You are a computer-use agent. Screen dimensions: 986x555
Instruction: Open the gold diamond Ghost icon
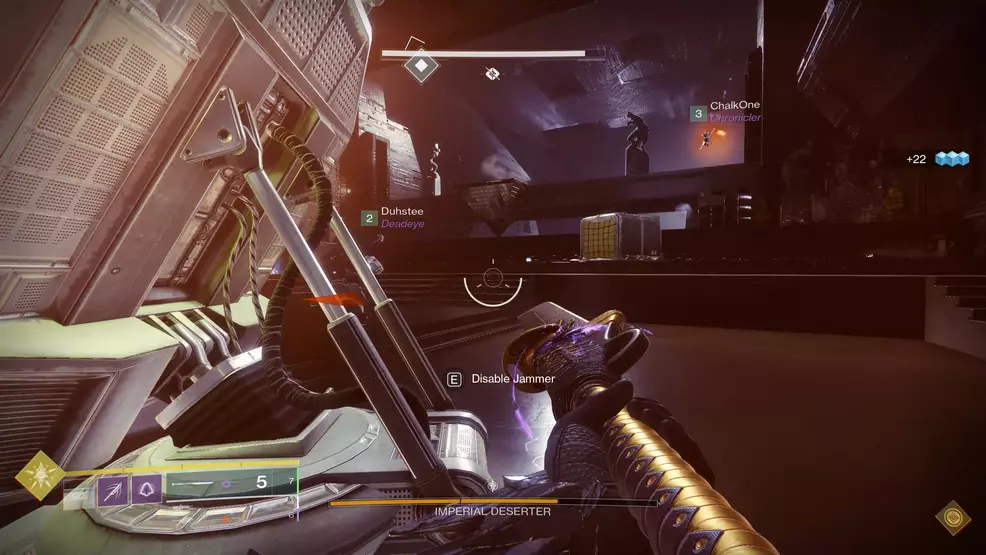(x=952, y=517)
